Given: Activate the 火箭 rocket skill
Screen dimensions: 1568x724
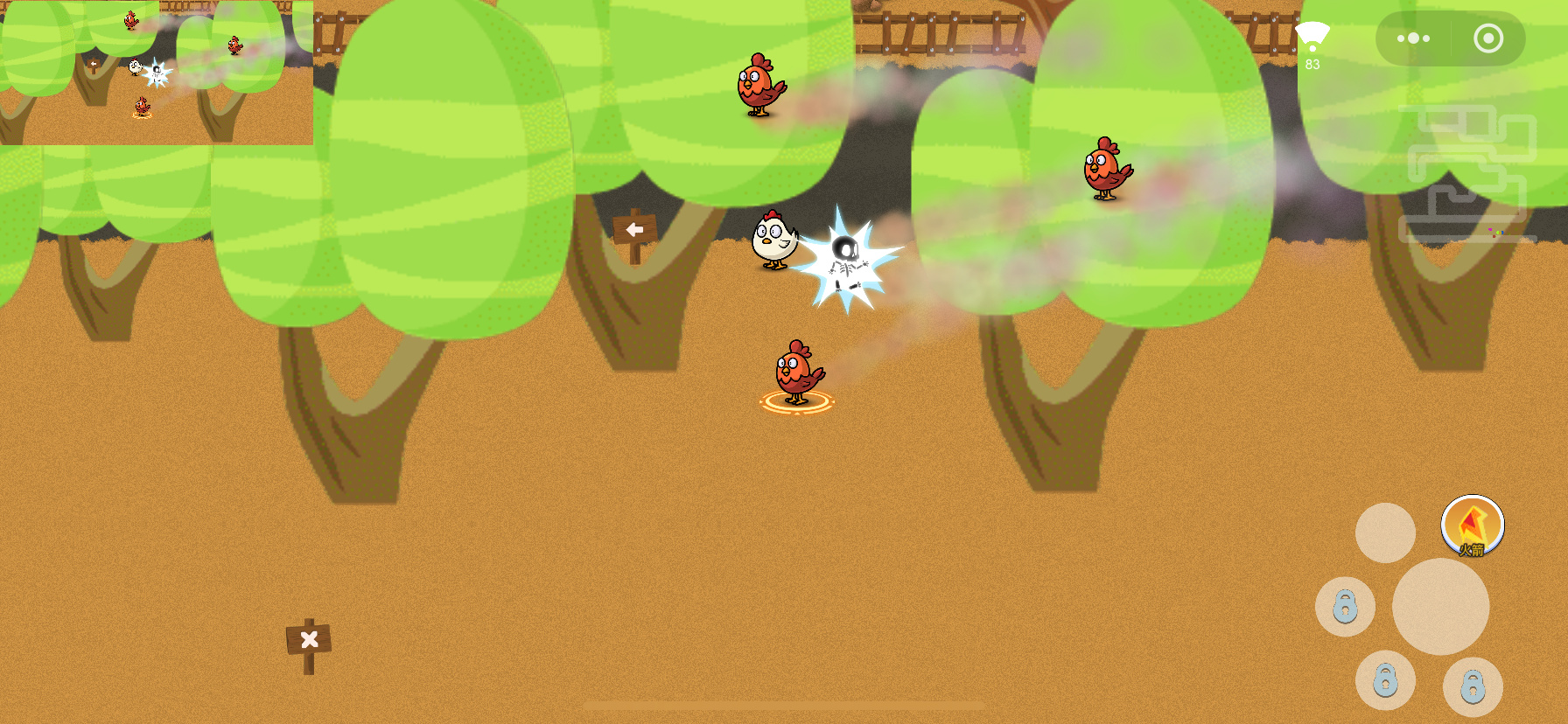Looking at the screenshot, I should [1472, 526].
